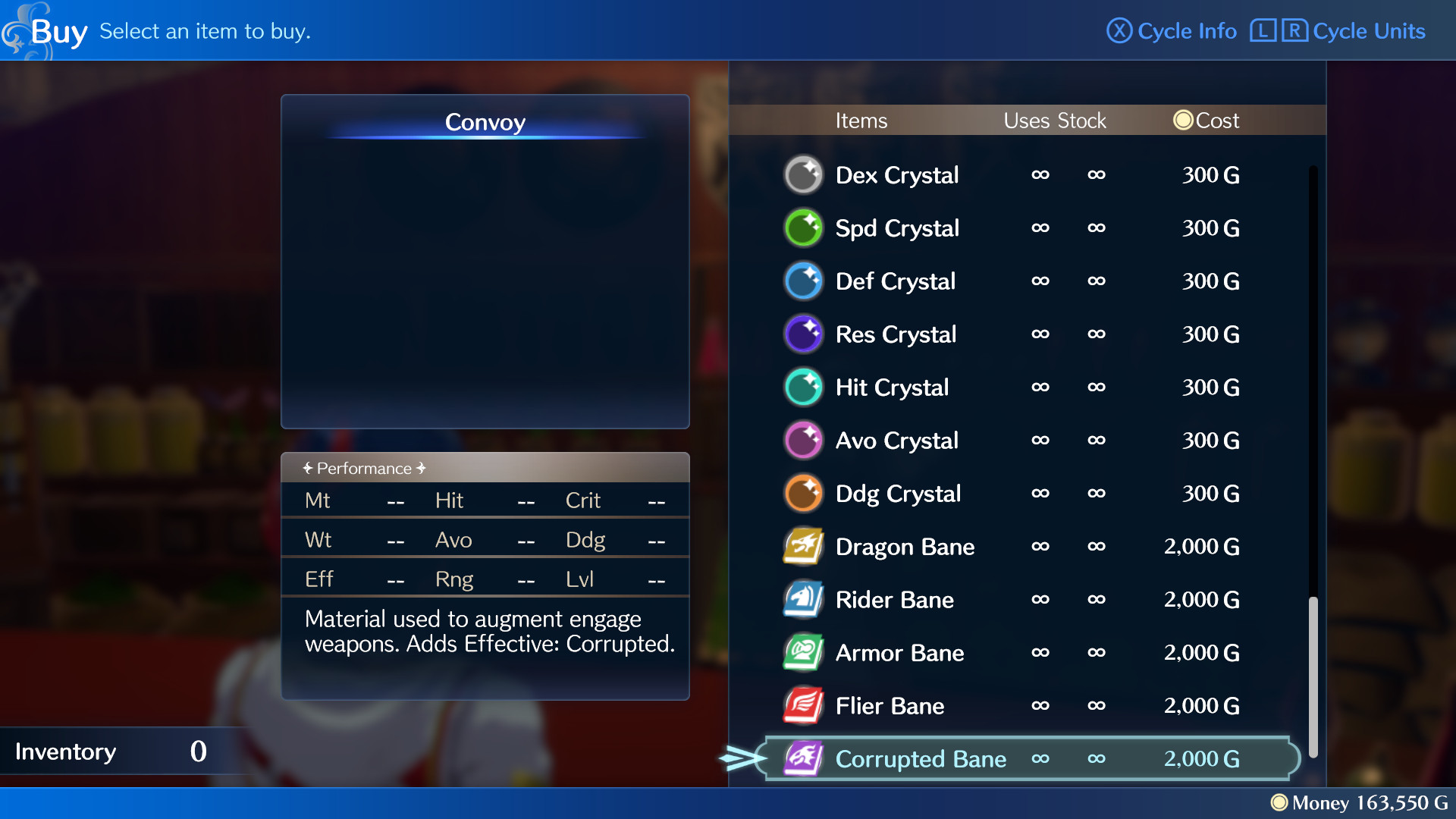Select the highlighted Corrupted Bane row
The height and width of the screenshot is (819, 1456).
click(x=1024, y=758)
